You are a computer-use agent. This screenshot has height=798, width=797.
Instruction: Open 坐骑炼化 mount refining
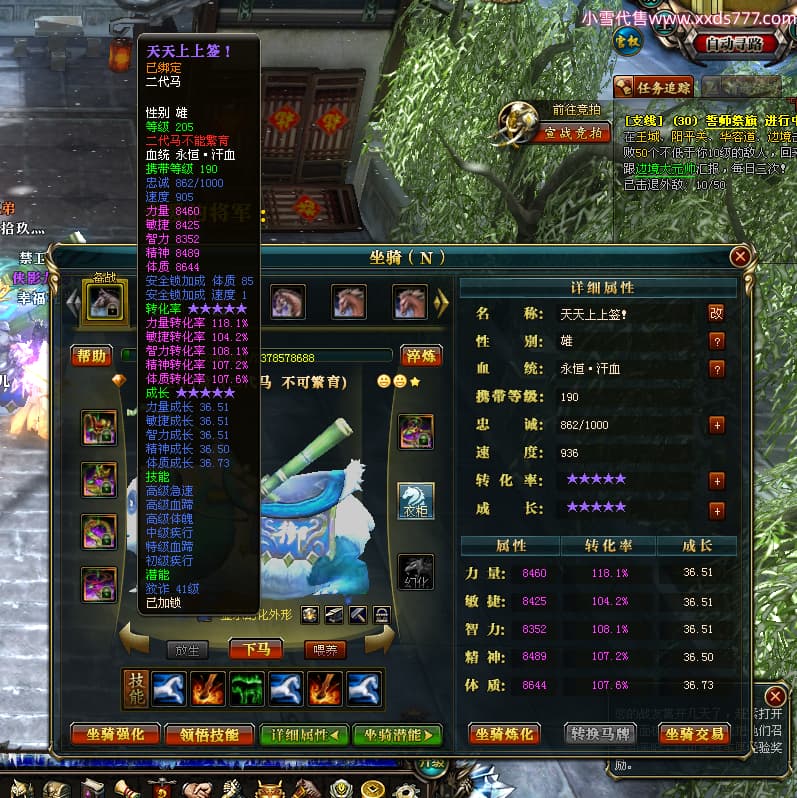click(x=505, y=734)
